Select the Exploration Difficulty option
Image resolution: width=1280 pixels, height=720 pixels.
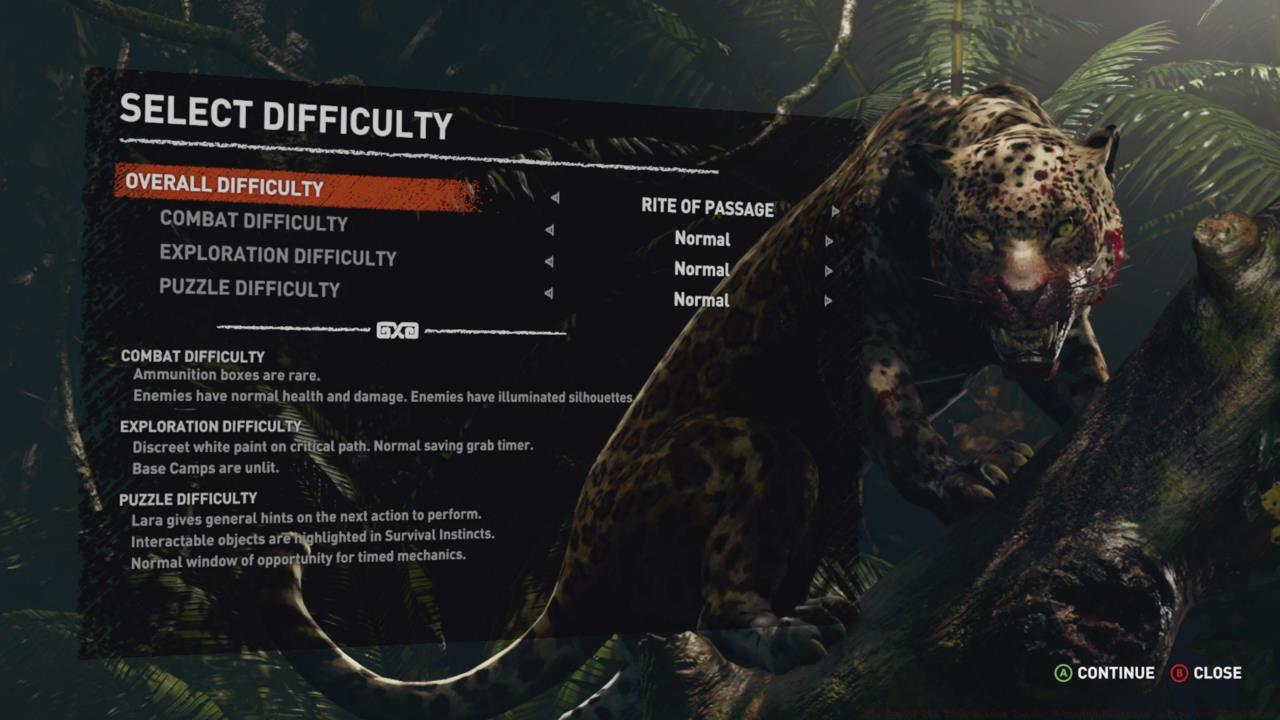click(279, 257)
